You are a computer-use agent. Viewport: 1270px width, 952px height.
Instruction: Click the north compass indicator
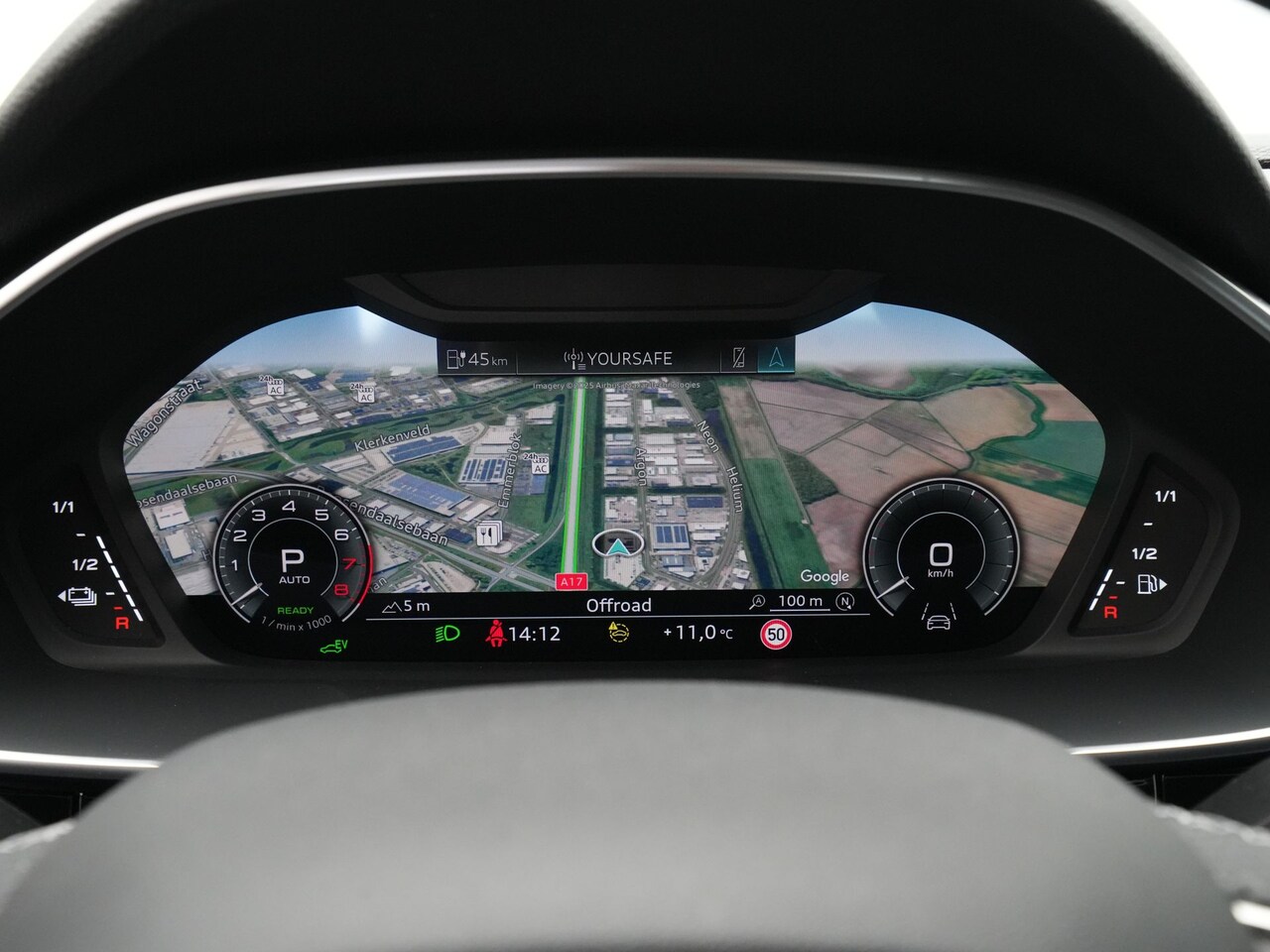point(844,601)
